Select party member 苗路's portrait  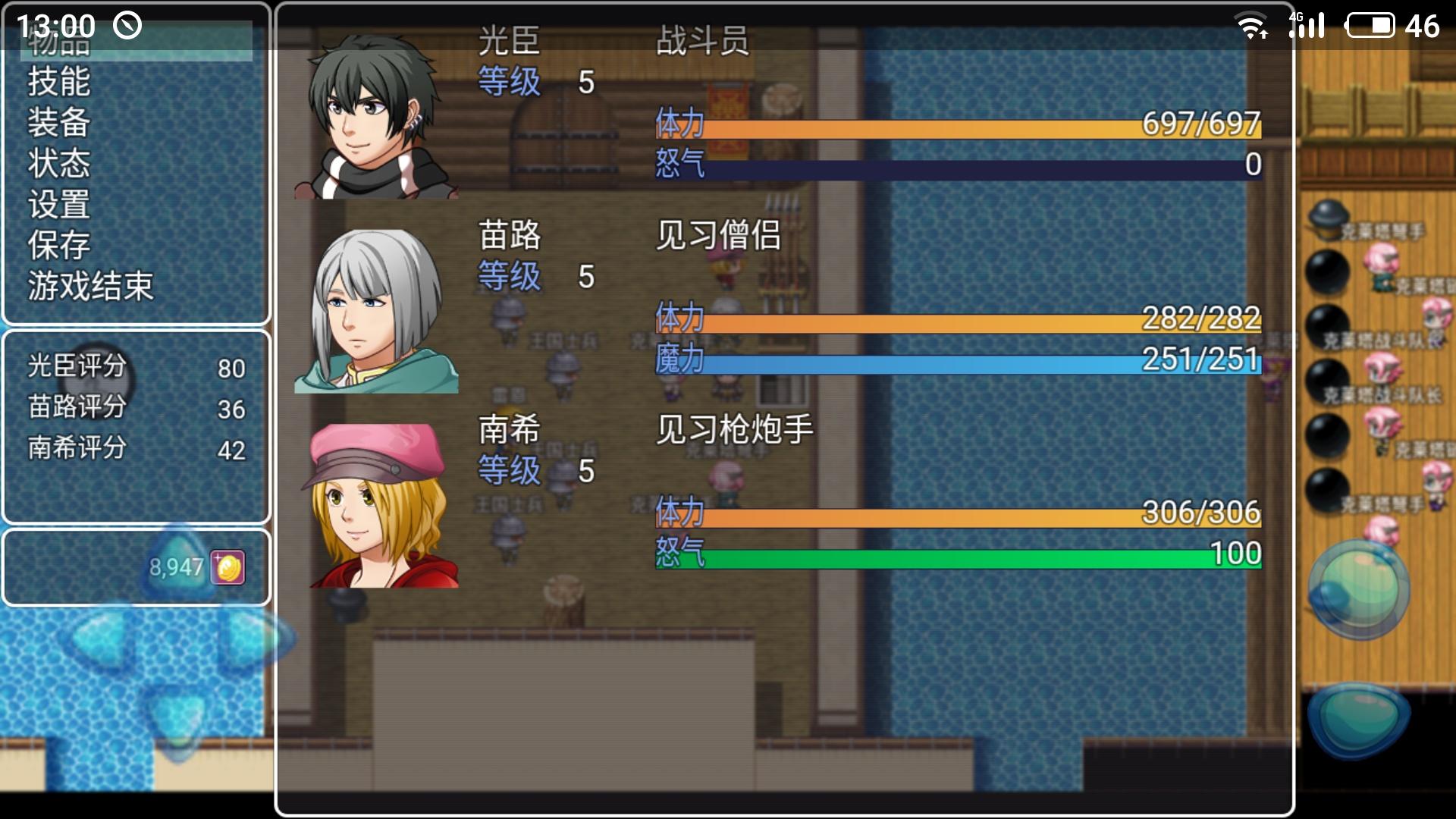377,311
